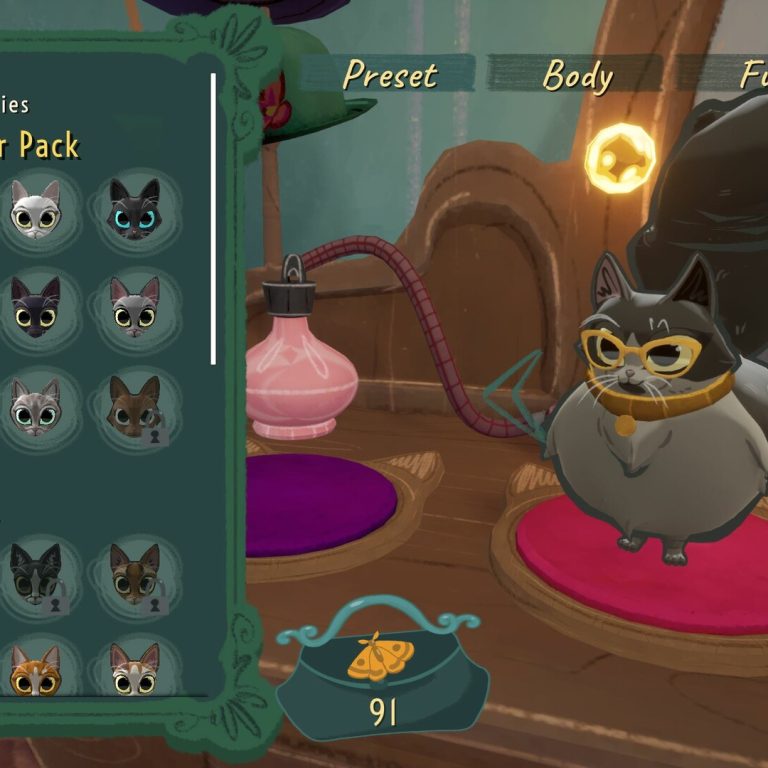Click the preset list scrollbar
This screenshot has width=768, height=768.
pyautogui.click(x=213, y=218)
